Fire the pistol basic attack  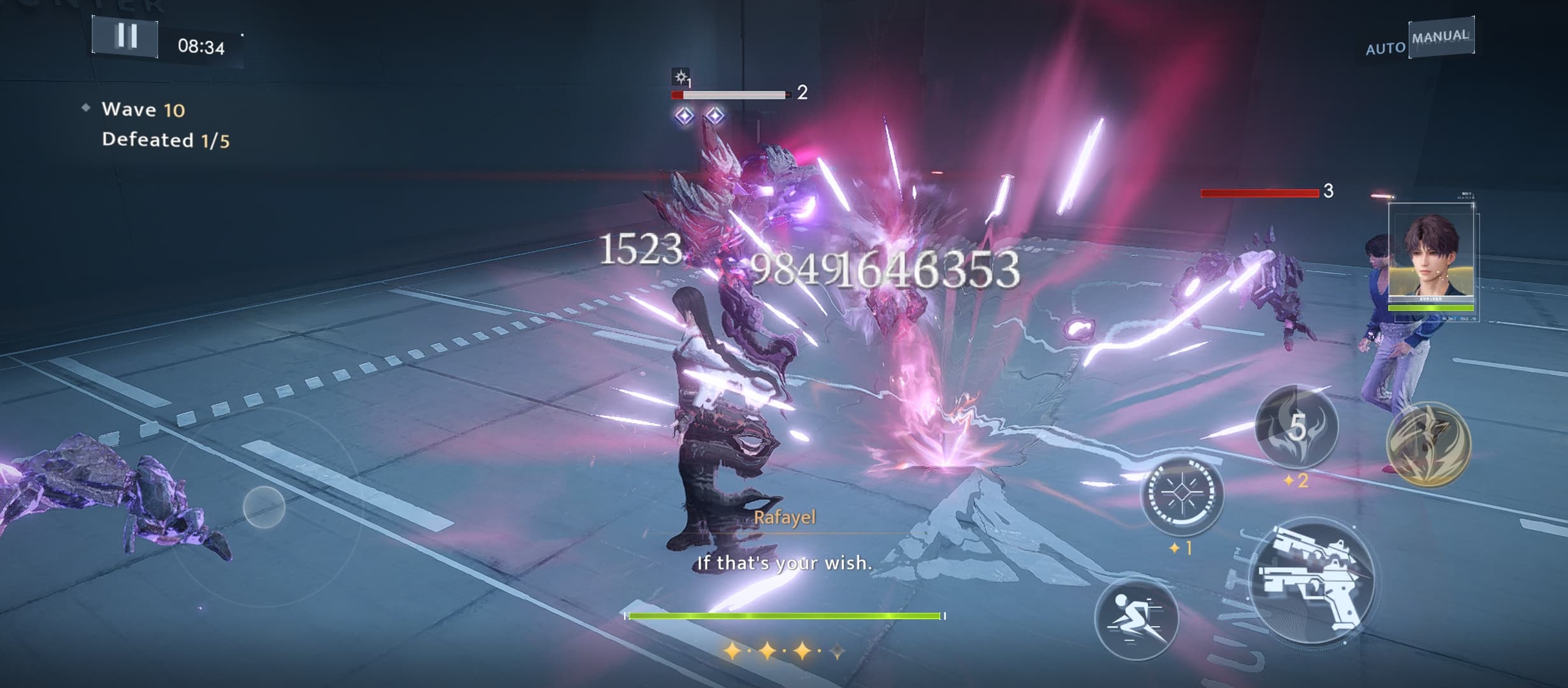1312,581
